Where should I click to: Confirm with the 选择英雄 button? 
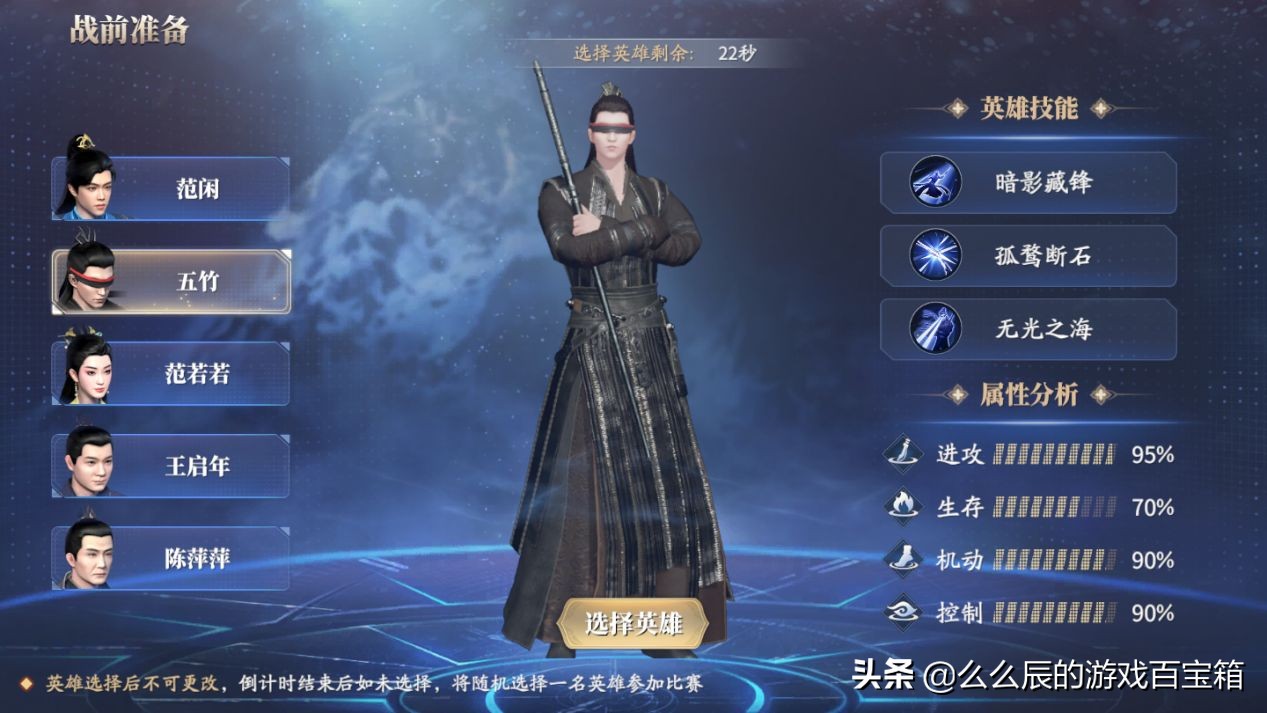[x=633, y=624]
